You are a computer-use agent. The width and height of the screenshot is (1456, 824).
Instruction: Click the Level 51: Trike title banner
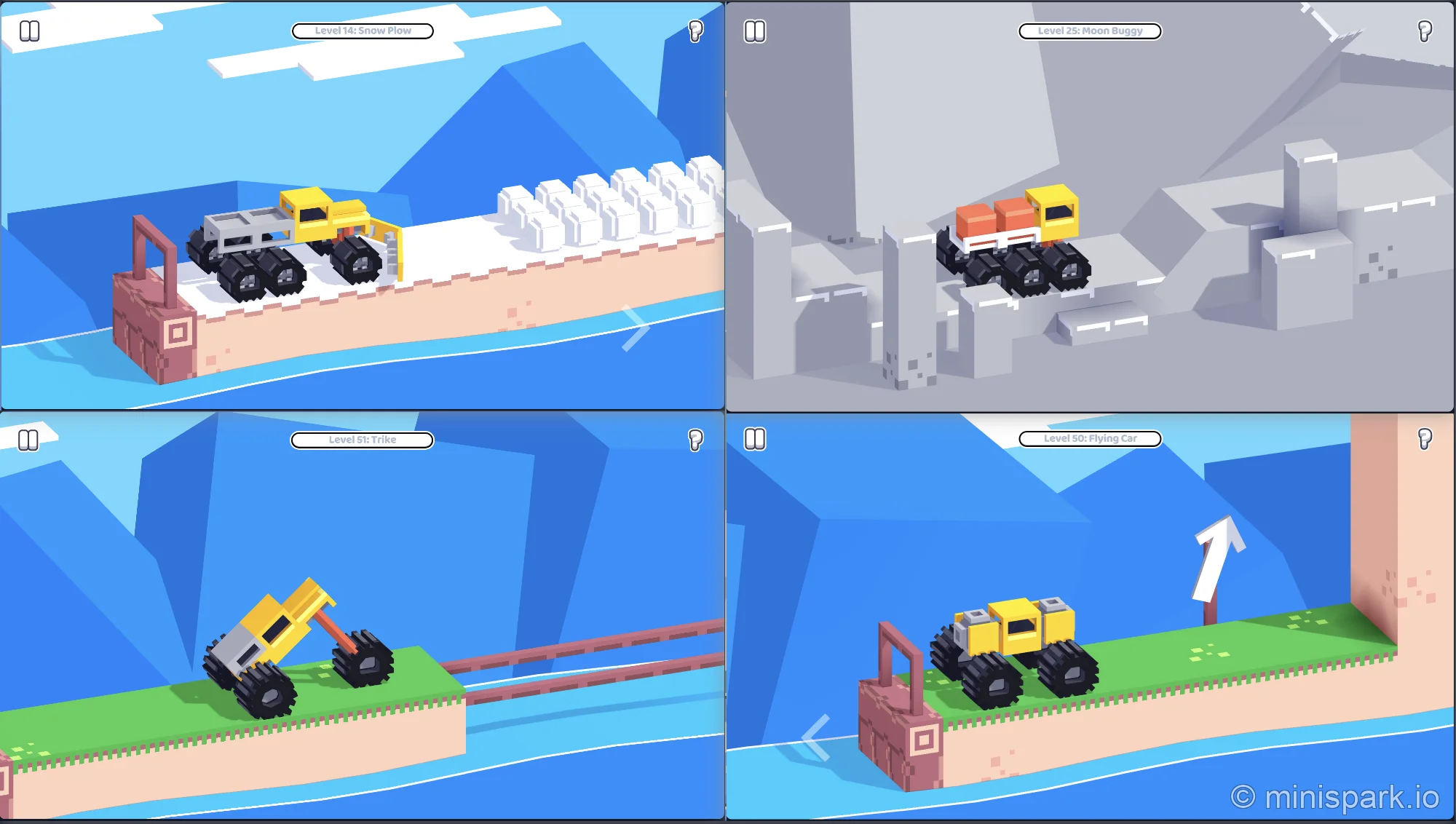362,439
